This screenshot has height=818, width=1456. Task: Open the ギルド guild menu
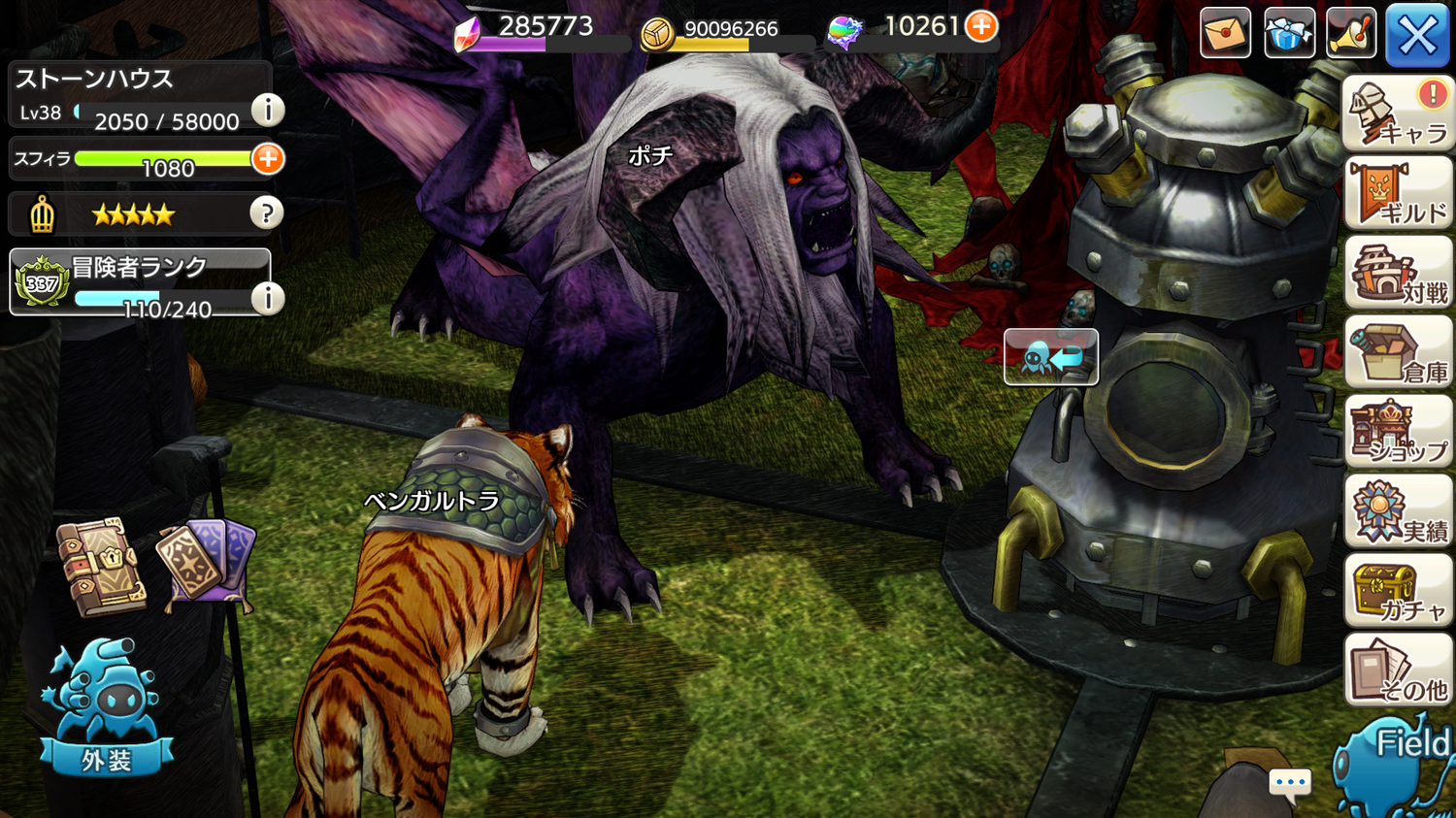coord(1398,195)
